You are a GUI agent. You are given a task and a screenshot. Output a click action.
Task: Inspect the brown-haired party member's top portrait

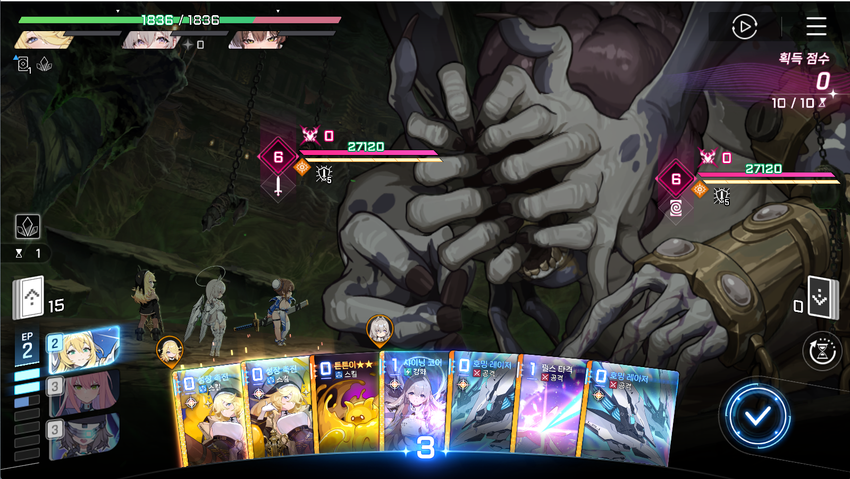(x=256, y=39)
